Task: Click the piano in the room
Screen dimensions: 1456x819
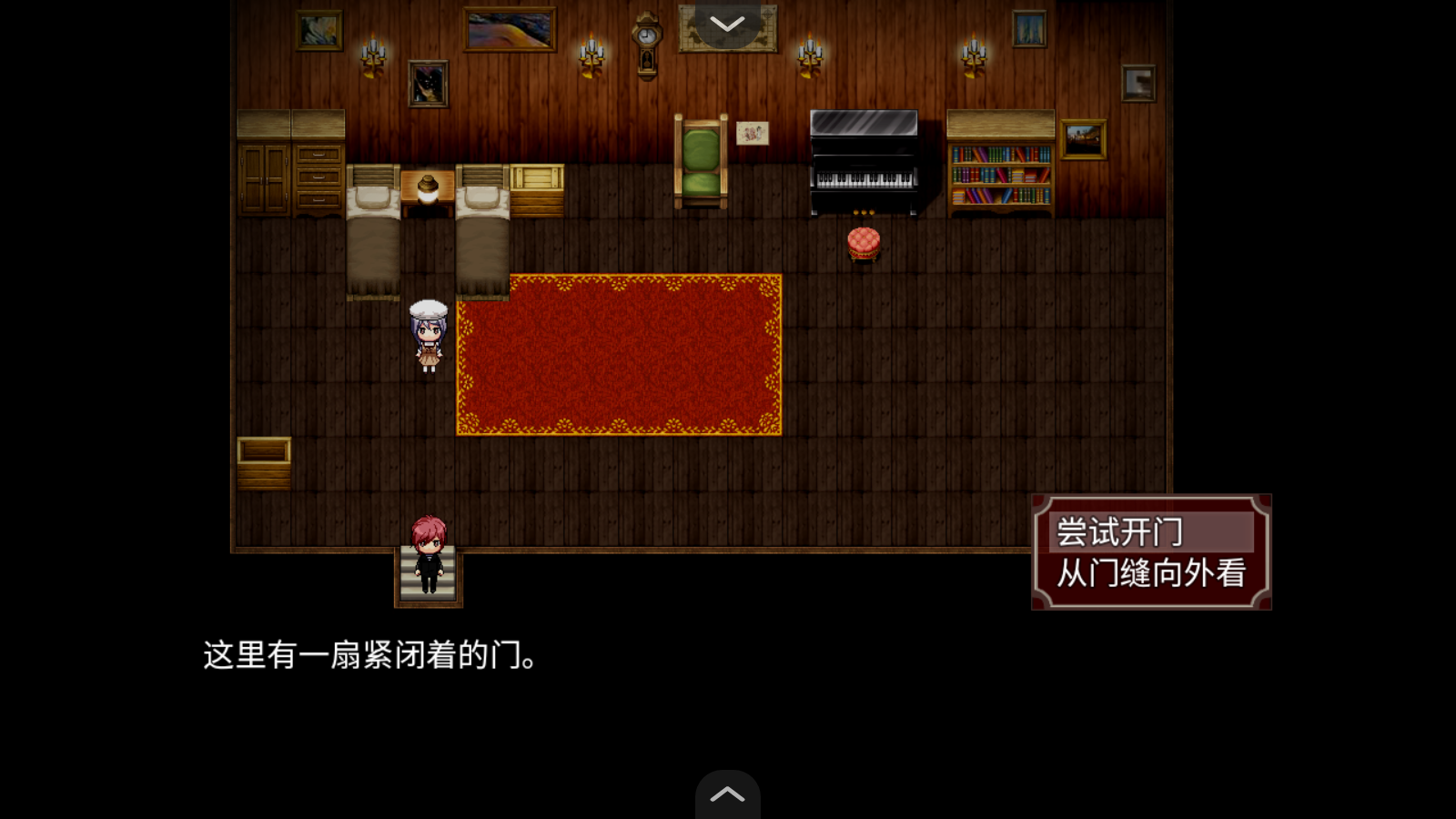Action: (x=863, y=164)
